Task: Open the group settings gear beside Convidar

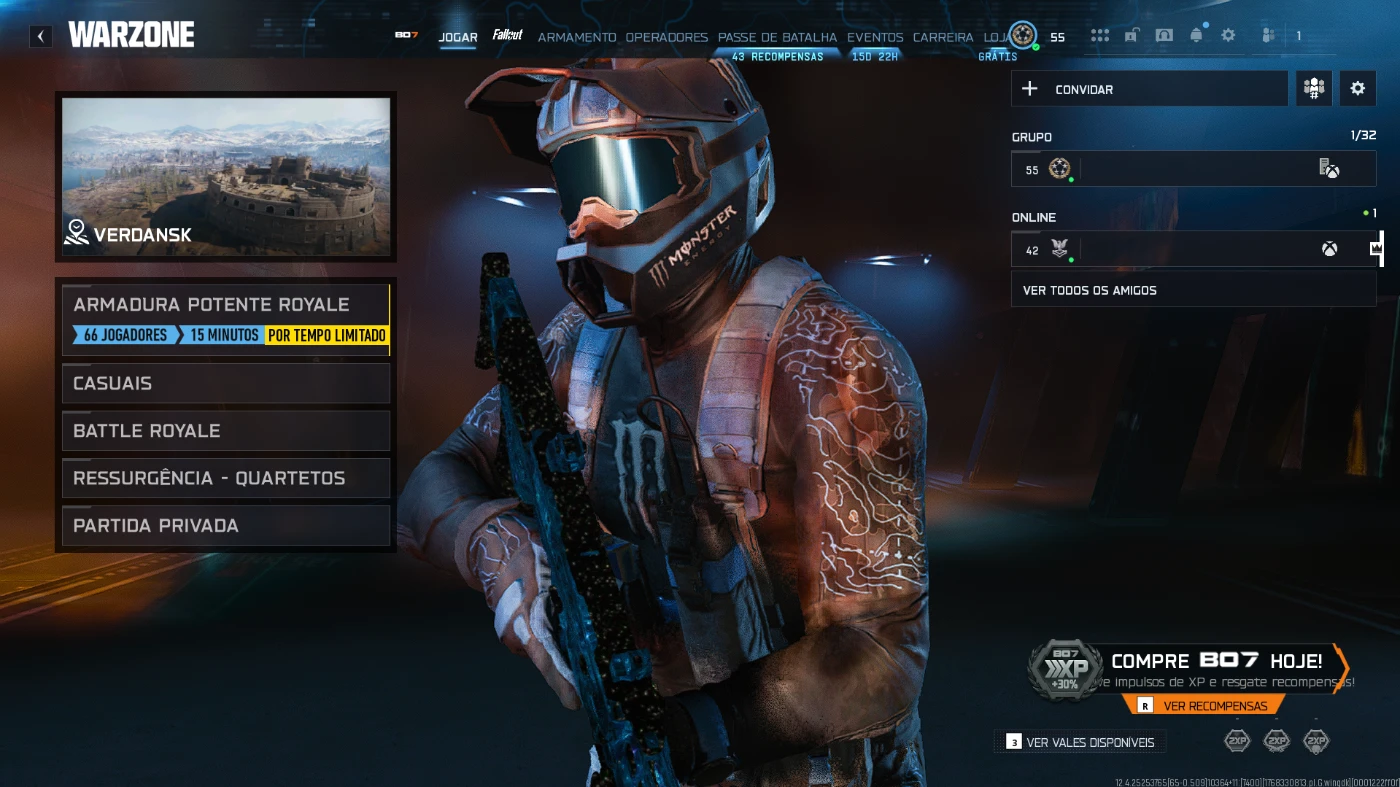Action: 1357,89
